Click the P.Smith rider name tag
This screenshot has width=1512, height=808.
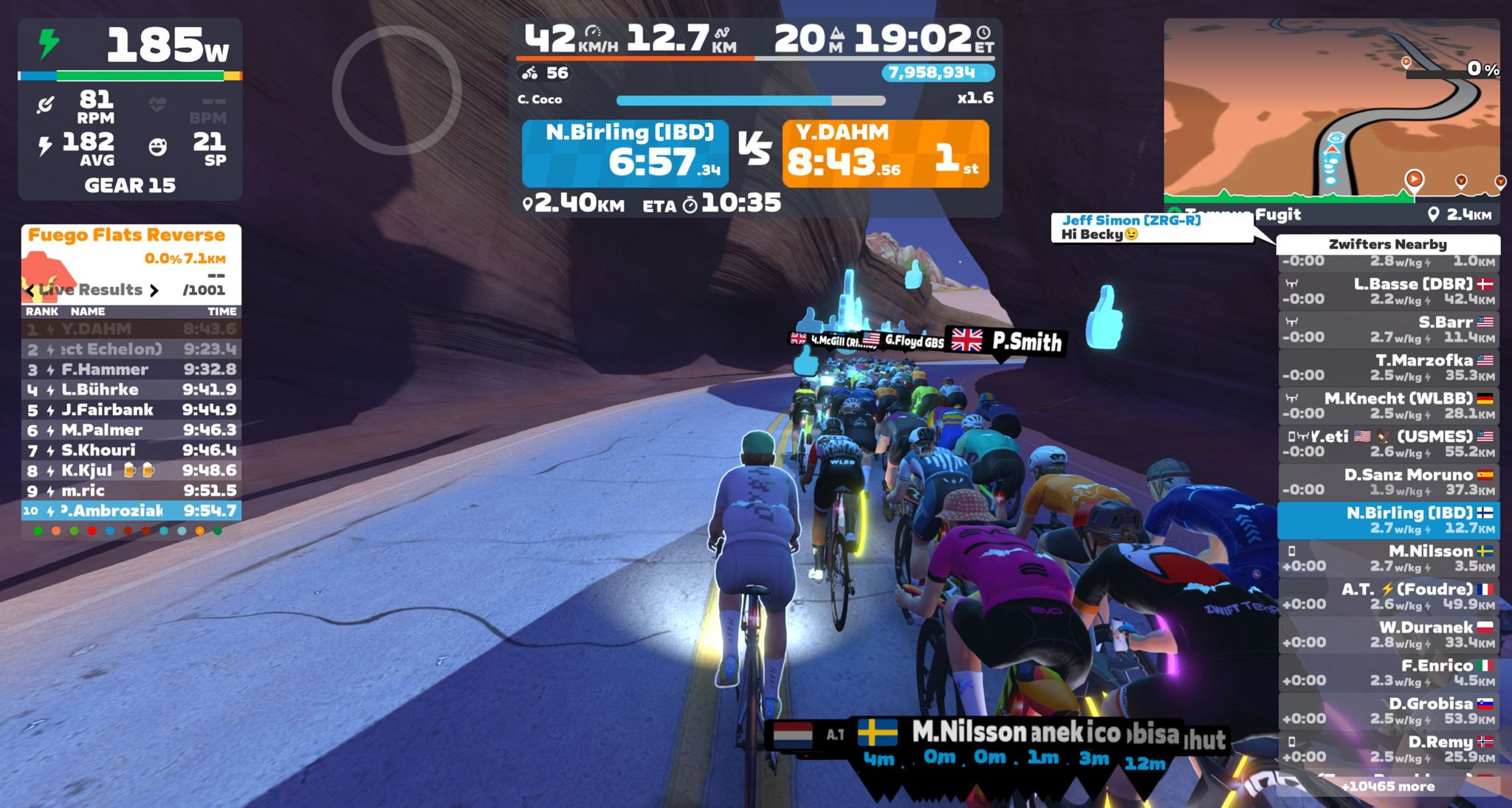click(x=1008, y=341)
